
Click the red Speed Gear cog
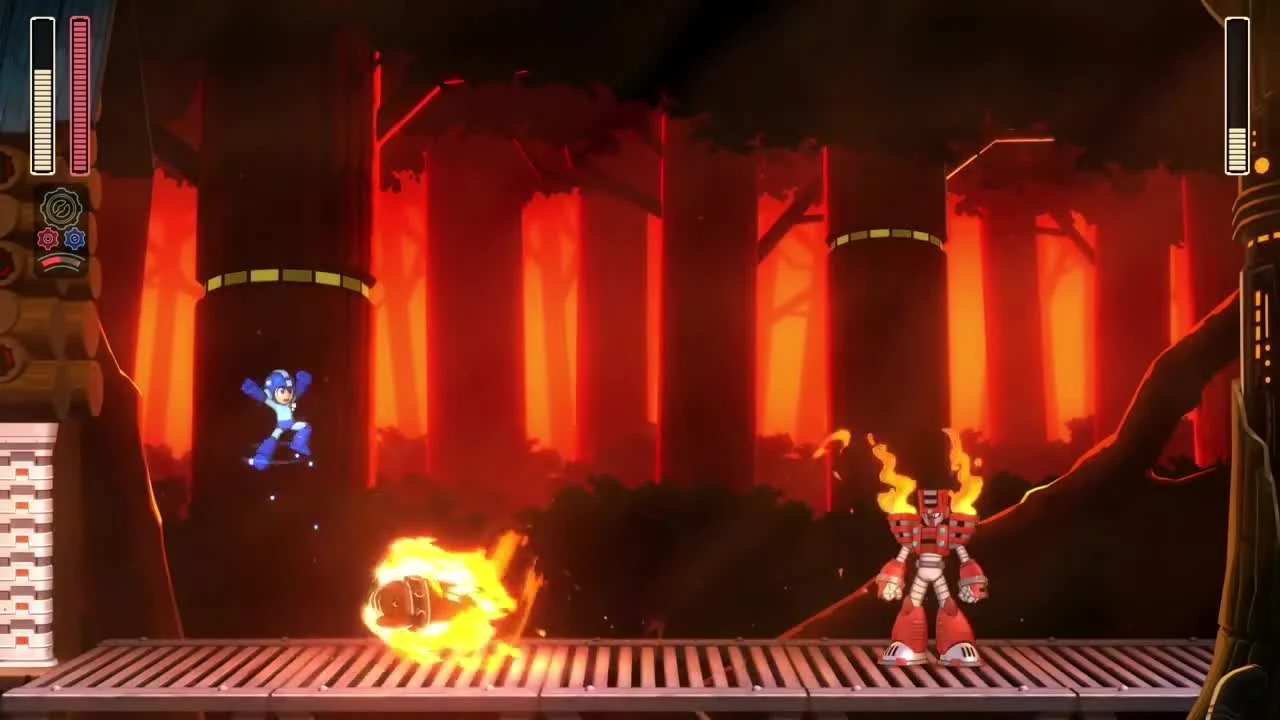(x=48, y=238)
